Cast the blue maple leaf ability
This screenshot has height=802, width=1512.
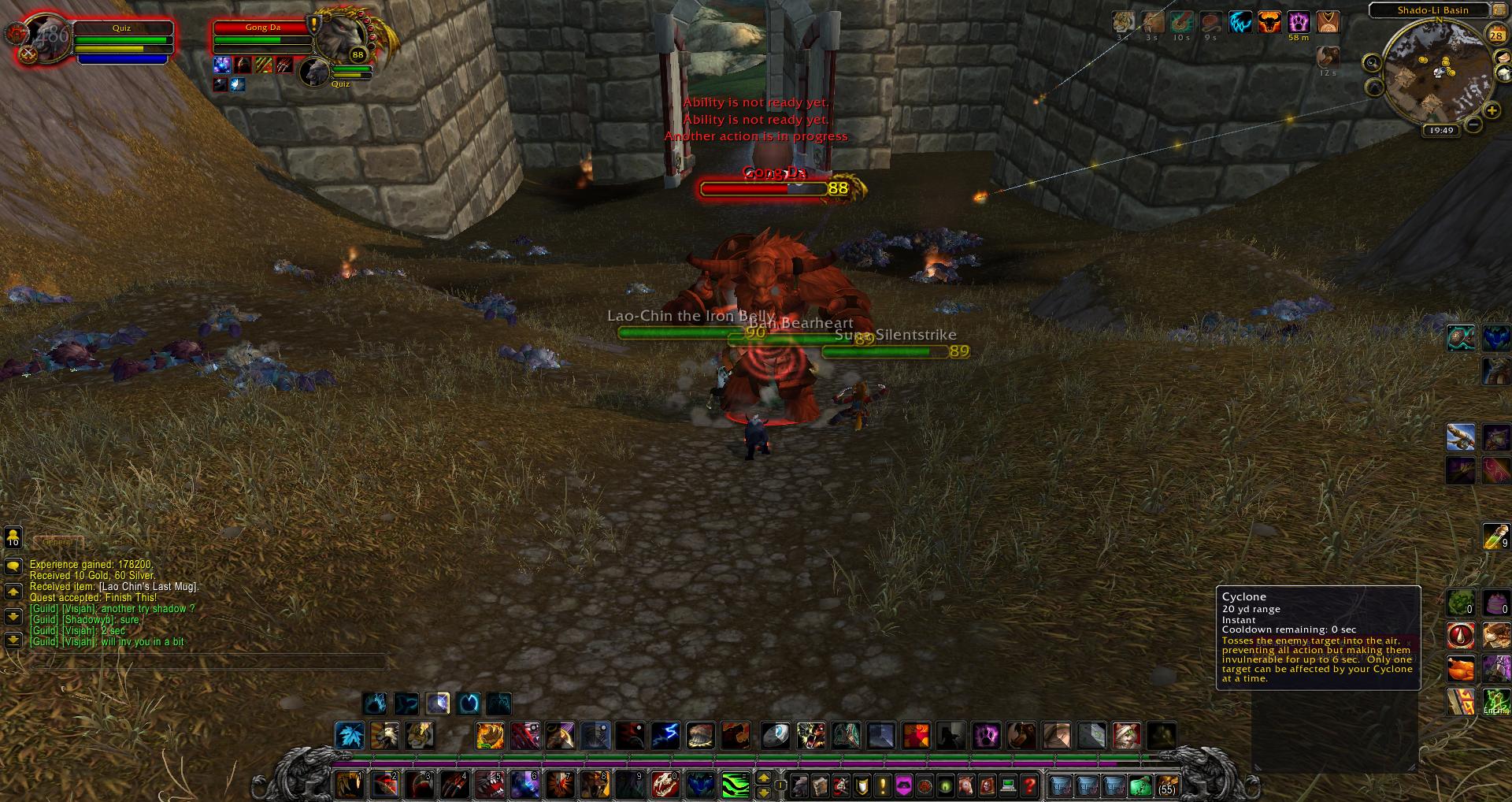coord(350,736)
